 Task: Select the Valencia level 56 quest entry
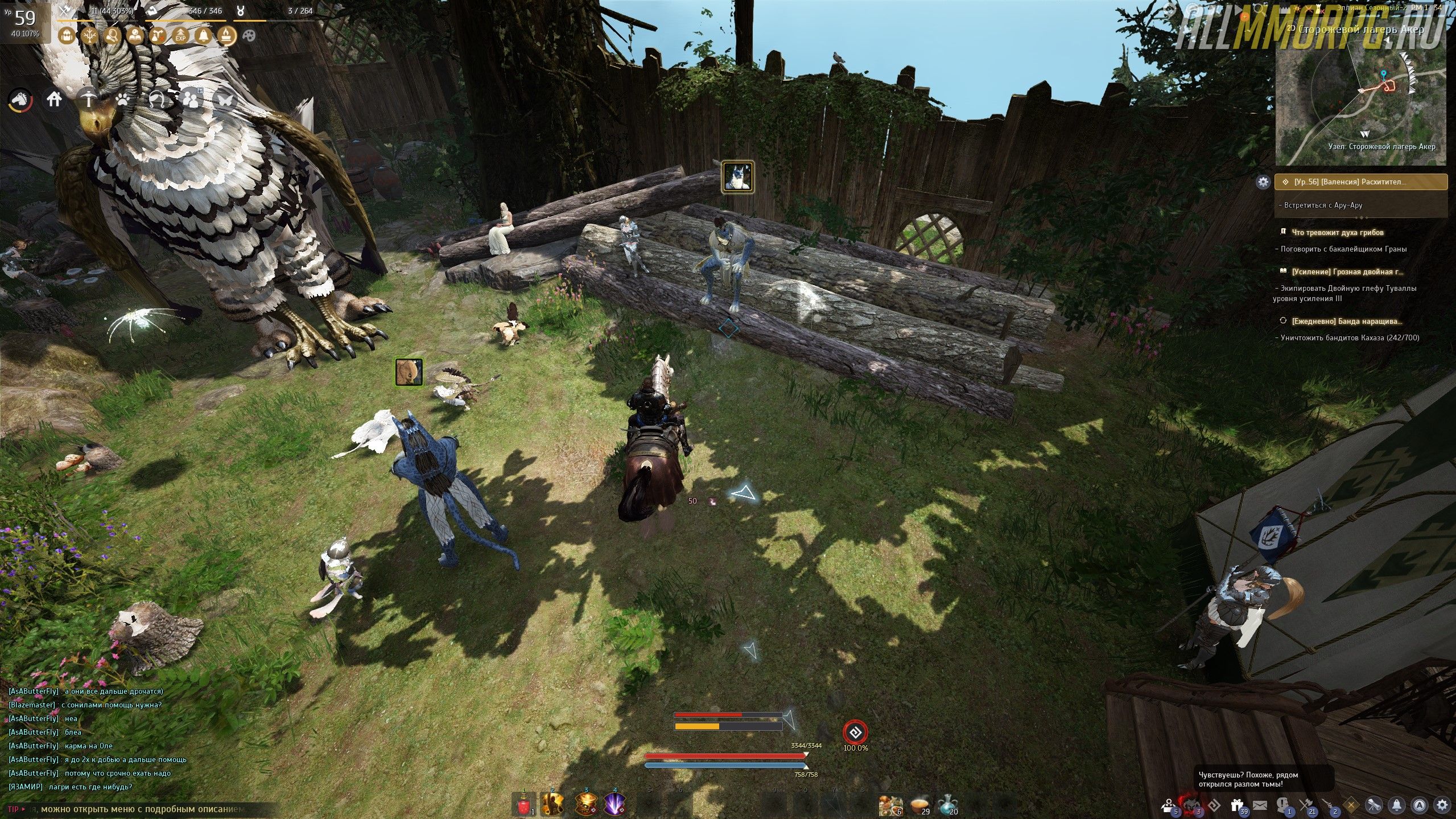(x=1361, y=182)
